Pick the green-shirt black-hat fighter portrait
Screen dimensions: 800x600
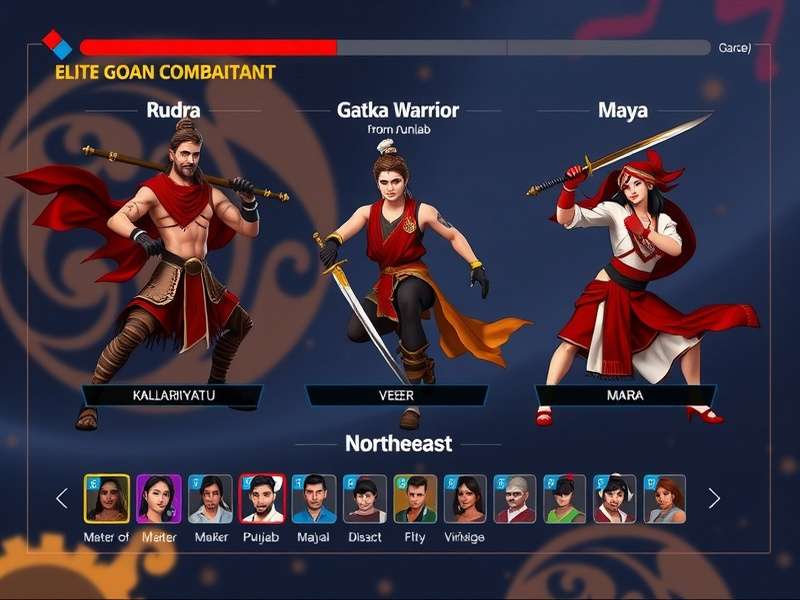point(565,498)
